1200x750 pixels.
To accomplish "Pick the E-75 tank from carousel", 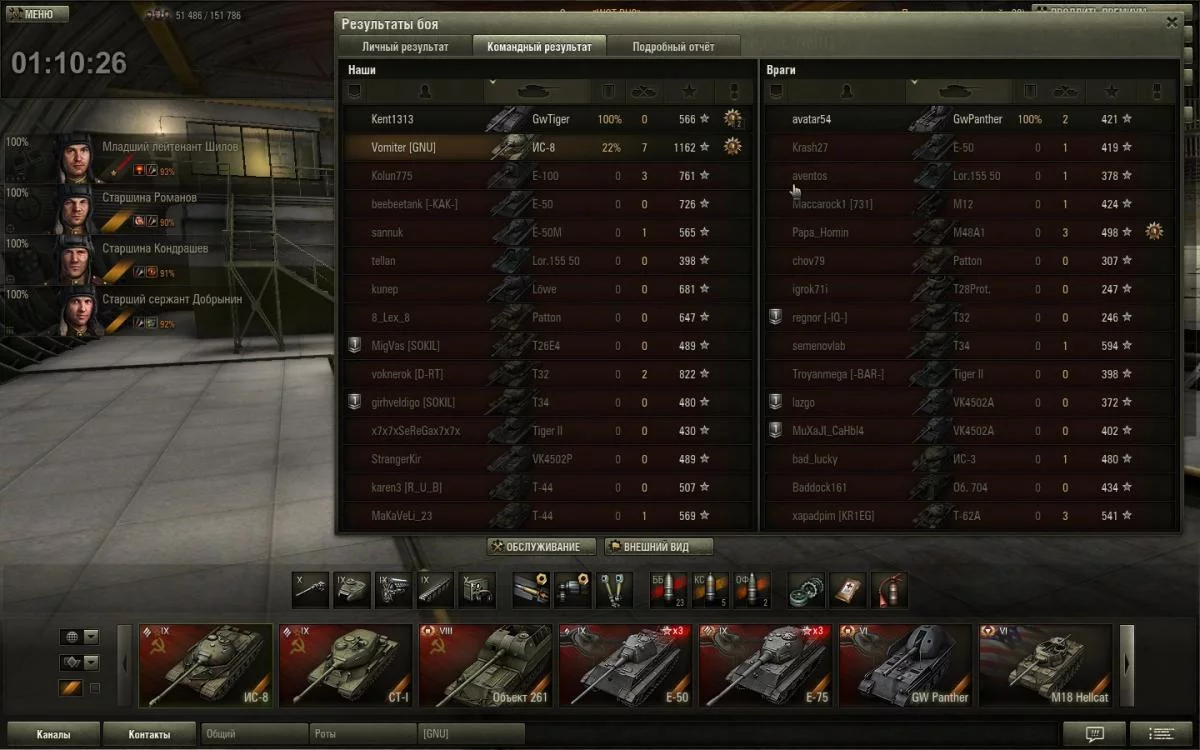I will pos(765,666).
